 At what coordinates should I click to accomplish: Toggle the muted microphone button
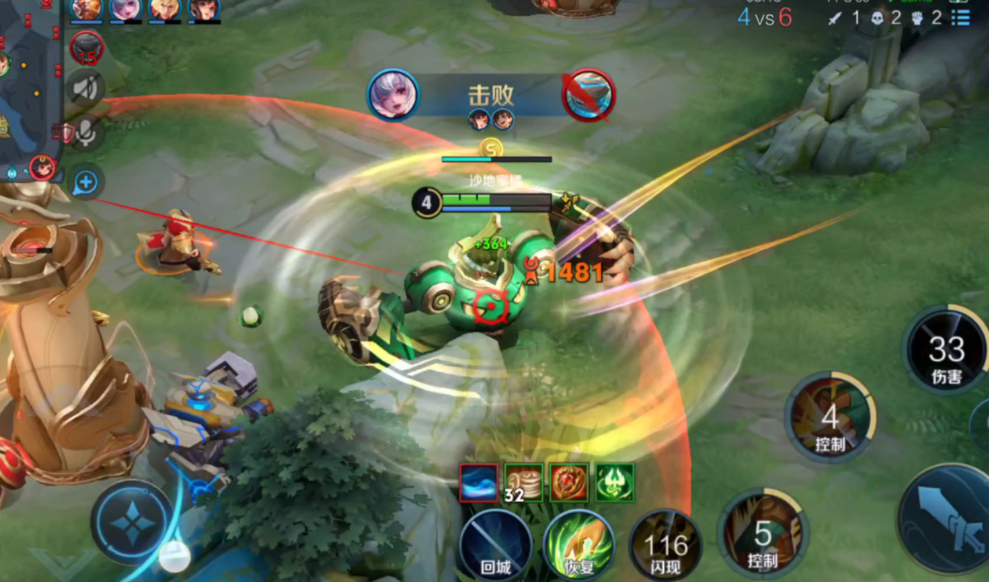[x=86, y=132]
